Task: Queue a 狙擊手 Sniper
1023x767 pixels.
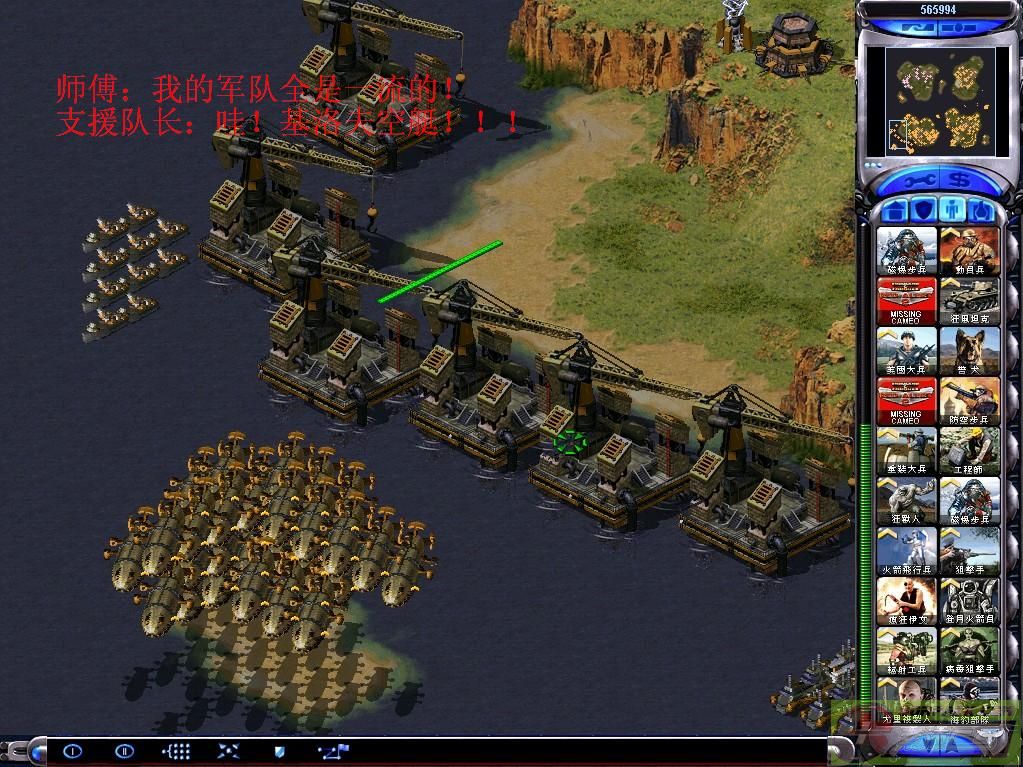Action: click(x=969, y=551)
